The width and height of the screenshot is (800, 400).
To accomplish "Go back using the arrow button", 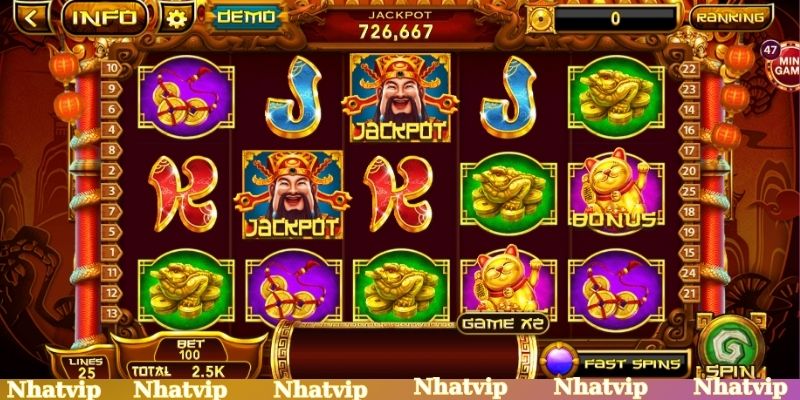I will pos(33,17).
